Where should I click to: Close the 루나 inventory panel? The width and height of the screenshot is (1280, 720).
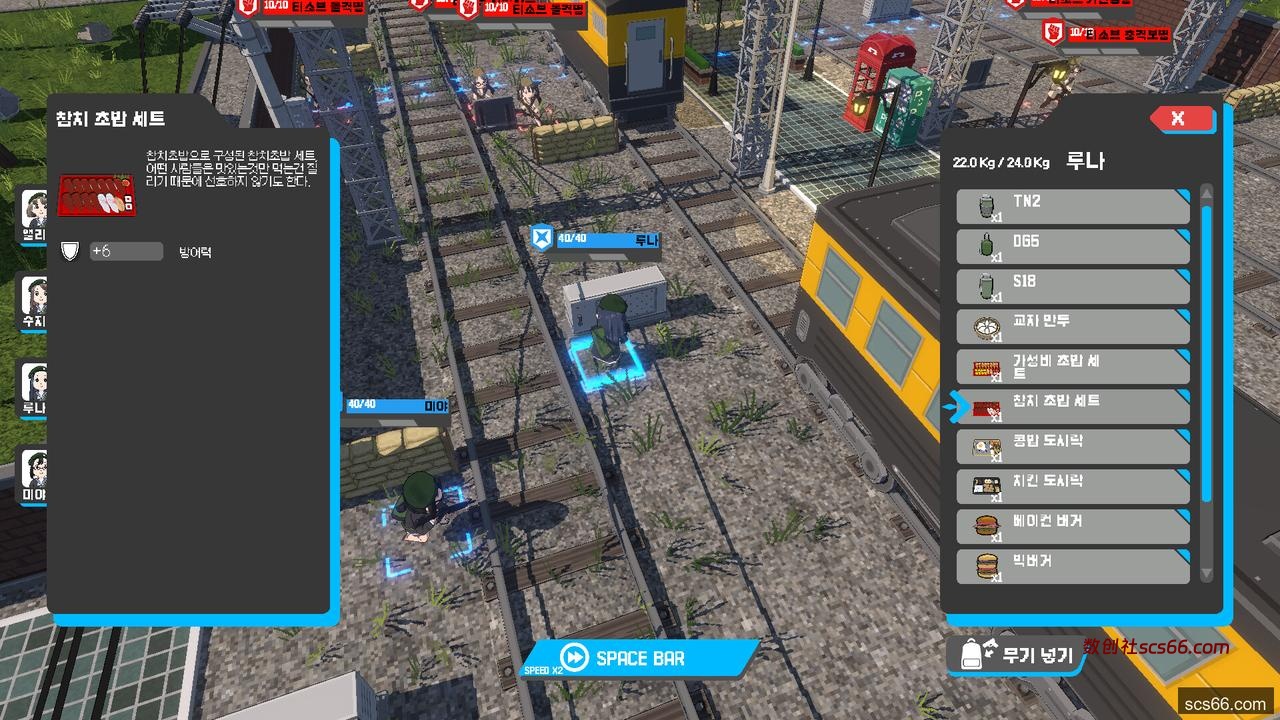(1181, 119)
